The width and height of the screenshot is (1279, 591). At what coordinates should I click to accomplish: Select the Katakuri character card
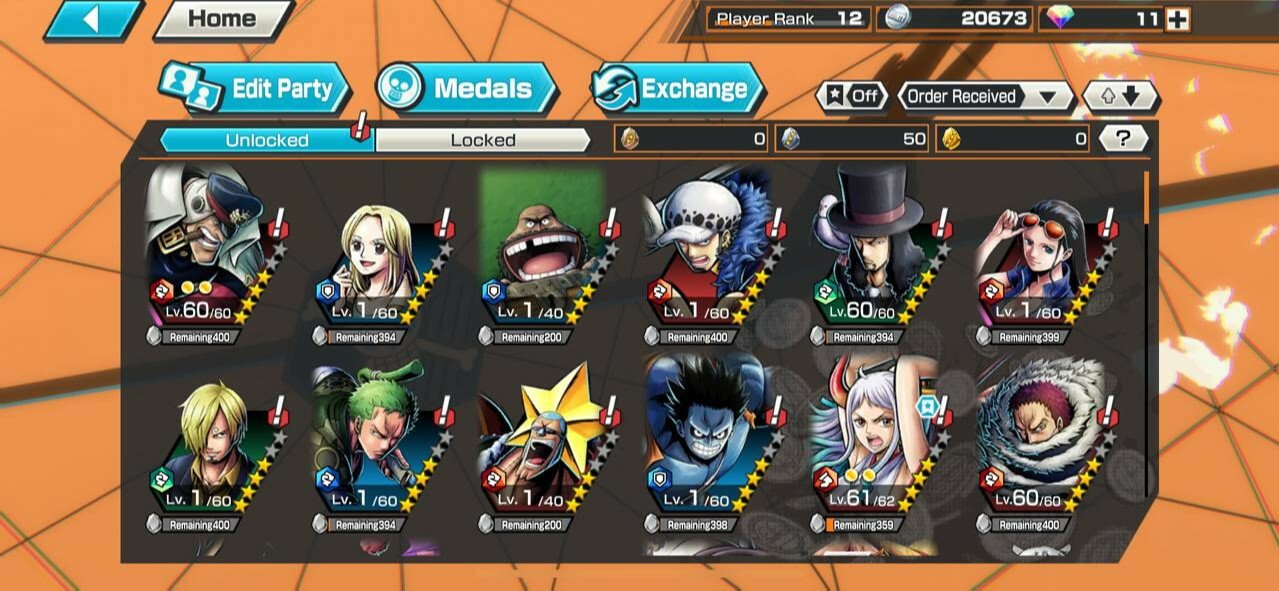coord(1038,443)
